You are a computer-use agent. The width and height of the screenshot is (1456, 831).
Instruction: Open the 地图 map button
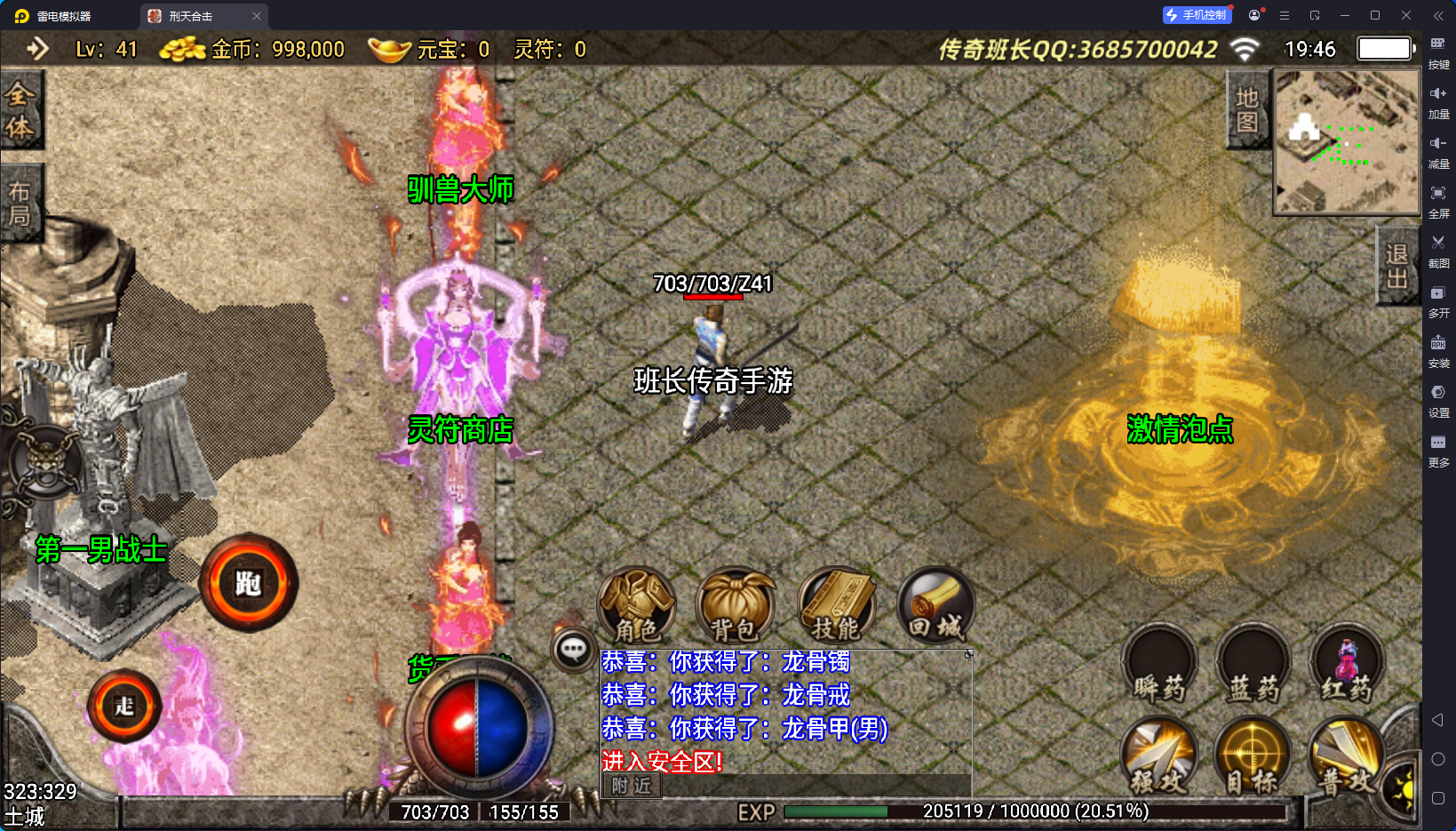pos(1247,110)
